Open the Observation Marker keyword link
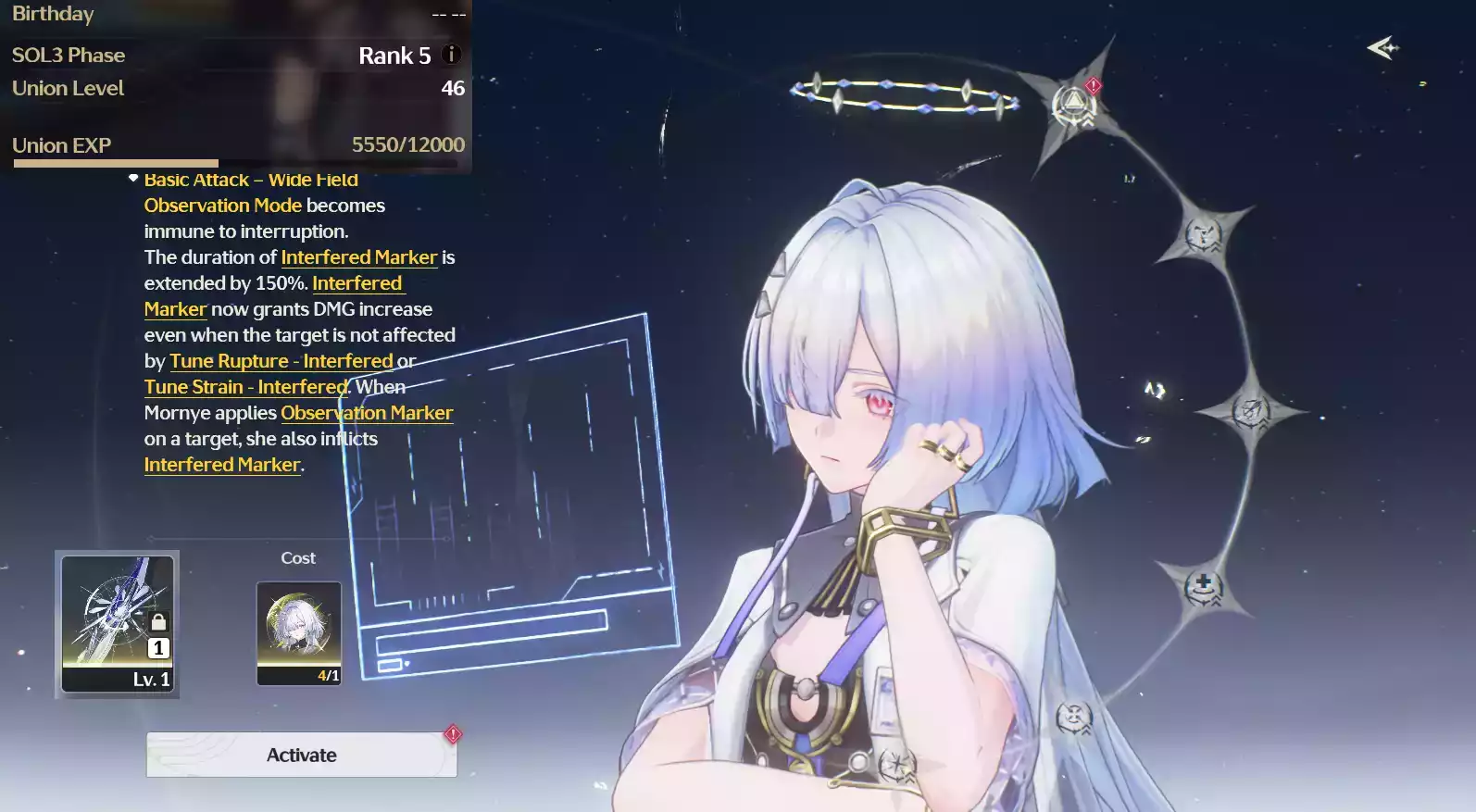Viewport: 1476px width, 812px height. [367, 413]
